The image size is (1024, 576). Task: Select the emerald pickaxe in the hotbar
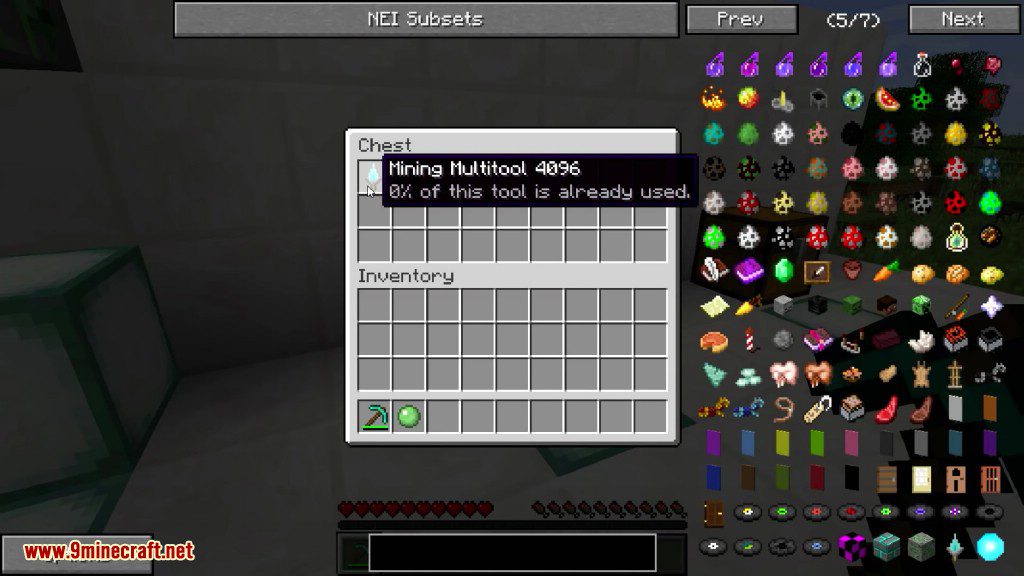375,416
